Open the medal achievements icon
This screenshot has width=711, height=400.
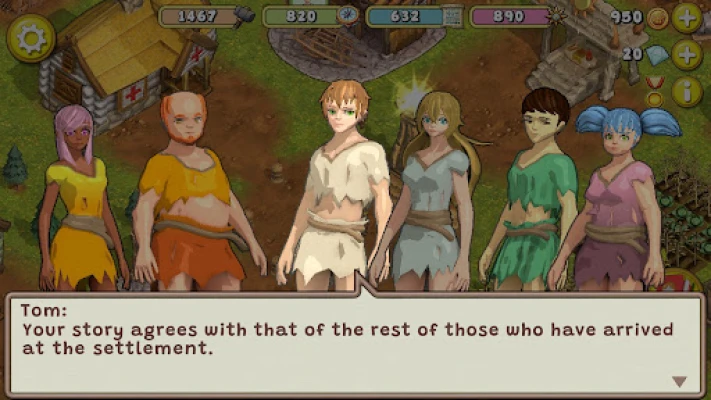click(655, 90)
